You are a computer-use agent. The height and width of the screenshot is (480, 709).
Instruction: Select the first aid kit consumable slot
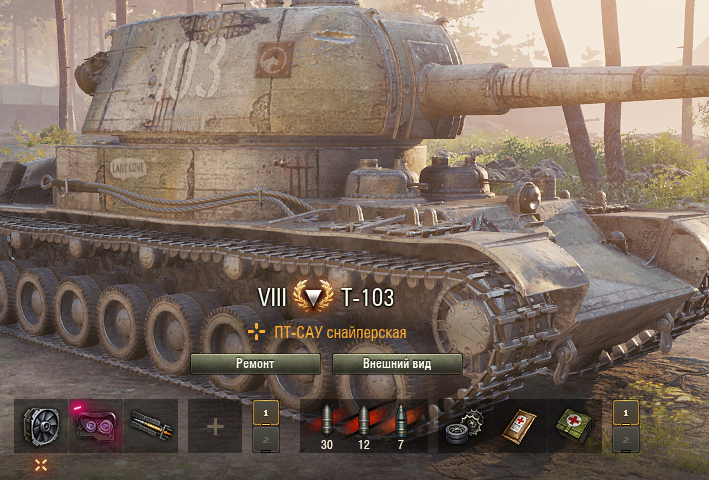point(519,426)
